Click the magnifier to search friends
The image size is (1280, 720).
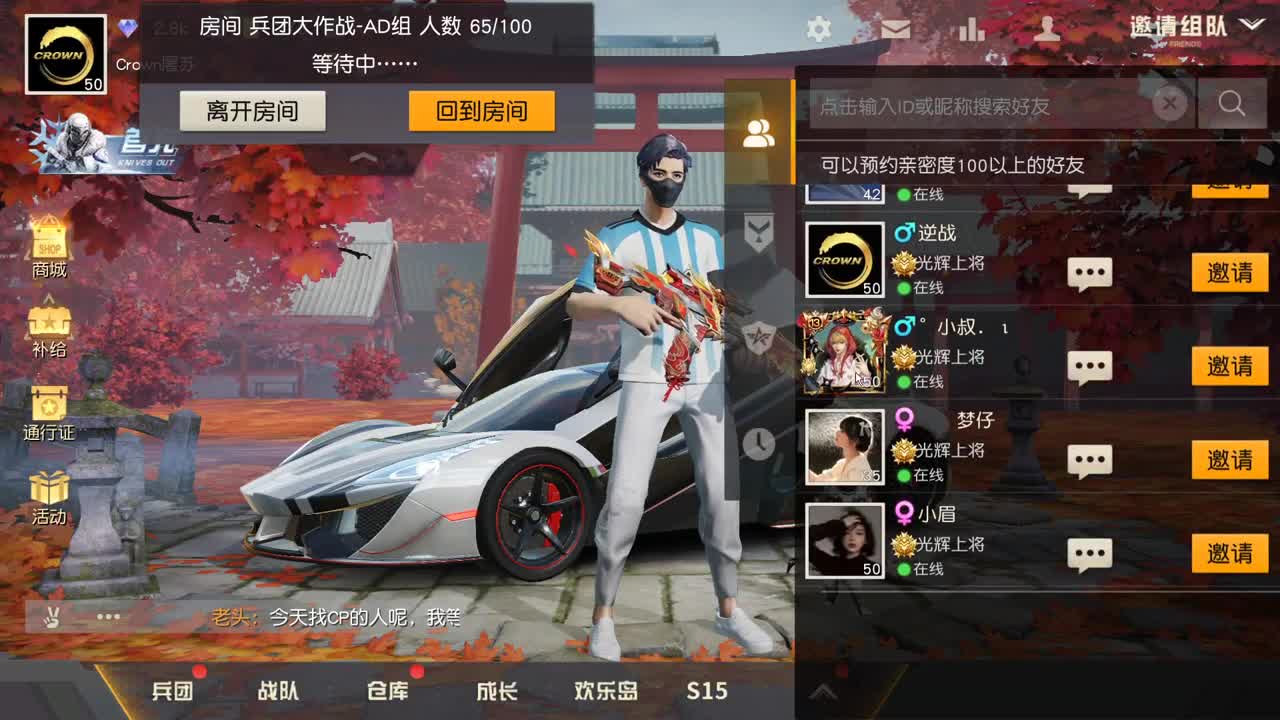[x=1232, y=103]
